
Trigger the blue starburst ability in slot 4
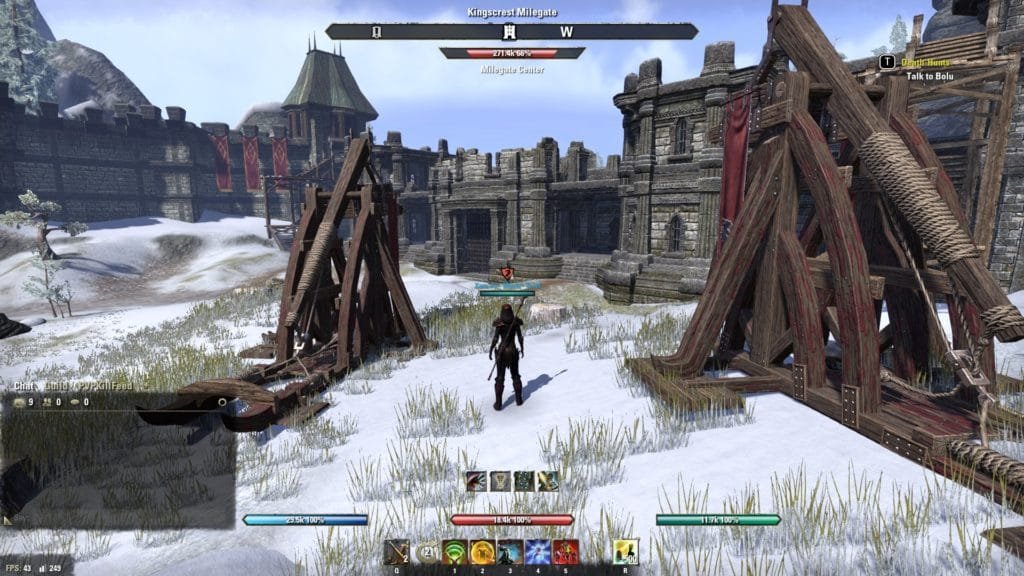pyautogui.click(x=537, y=552)
